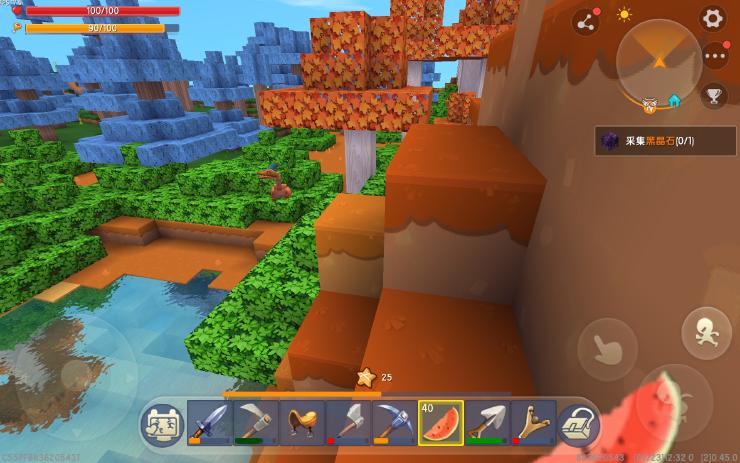The image size is (740, 463).
Task: Select the axe hotbar slot
Action: (x=348, y=423)
